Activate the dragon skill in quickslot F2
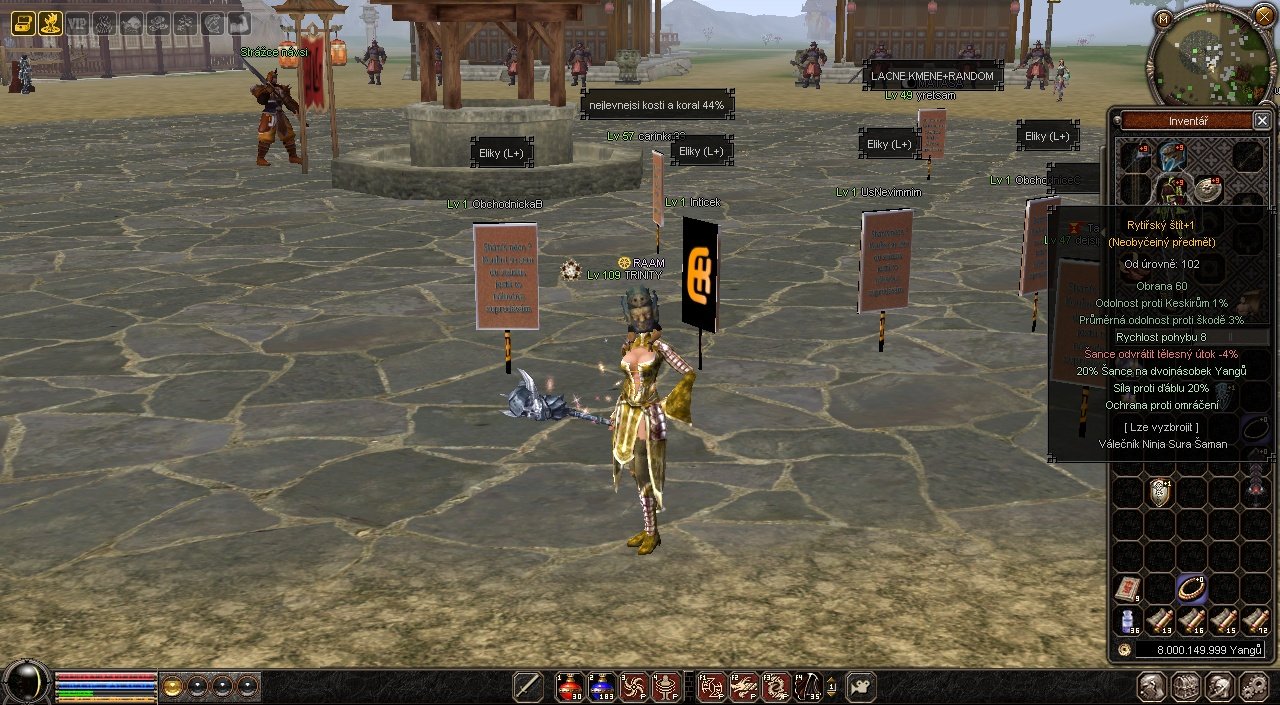Screen dimensions: 1280x705 [x=744, y=687]
